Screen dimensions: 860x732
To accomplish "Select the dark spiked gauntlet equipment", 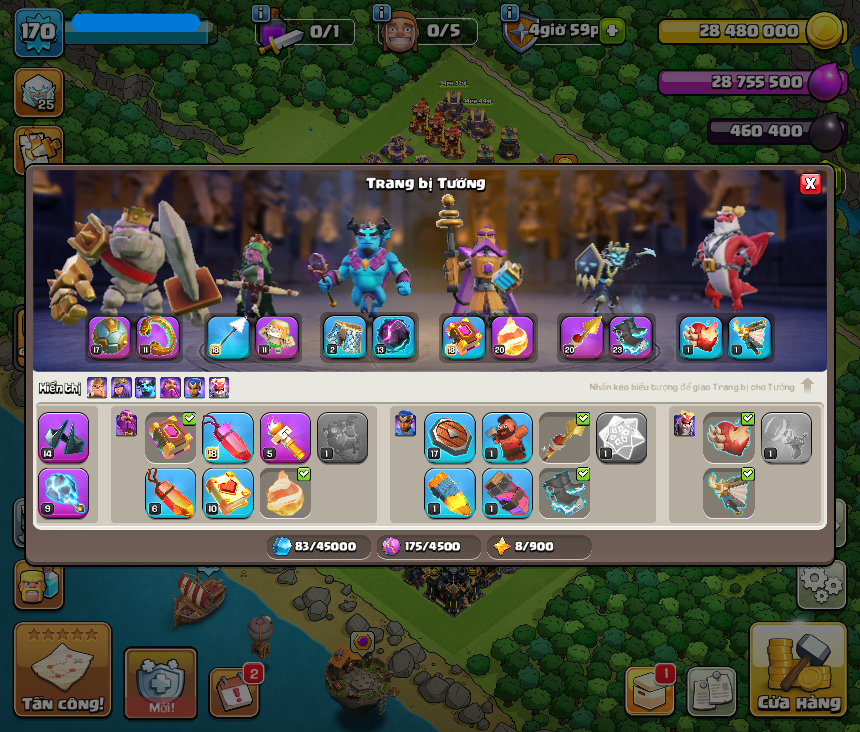I will tap(63, 437).
